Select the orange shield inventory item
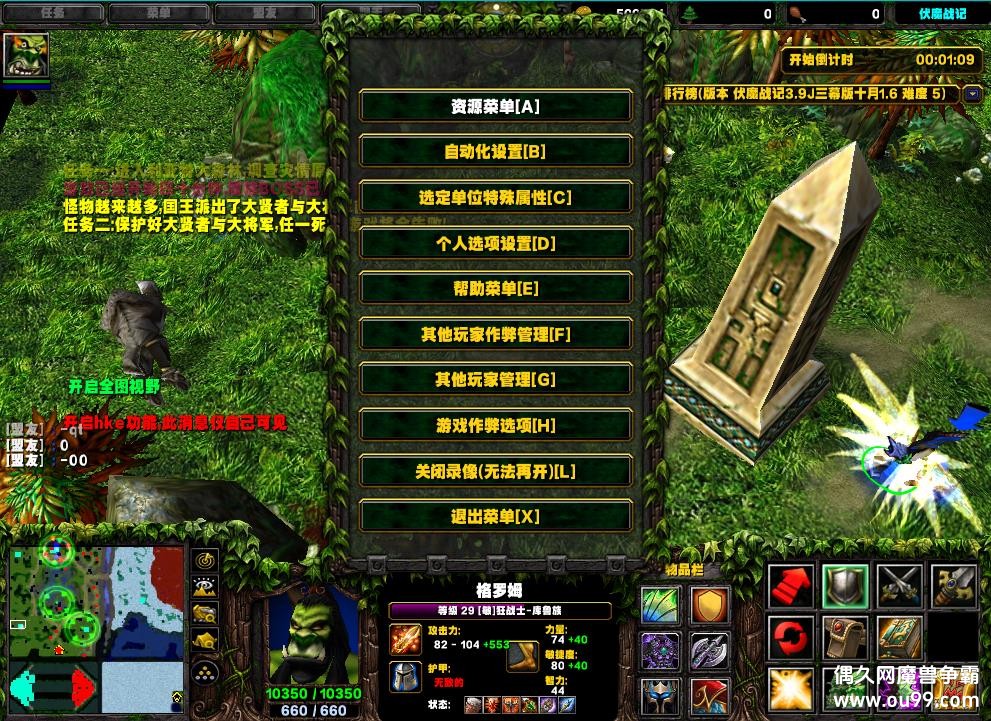This screenshot has width=991, height=721. [710, 604]
